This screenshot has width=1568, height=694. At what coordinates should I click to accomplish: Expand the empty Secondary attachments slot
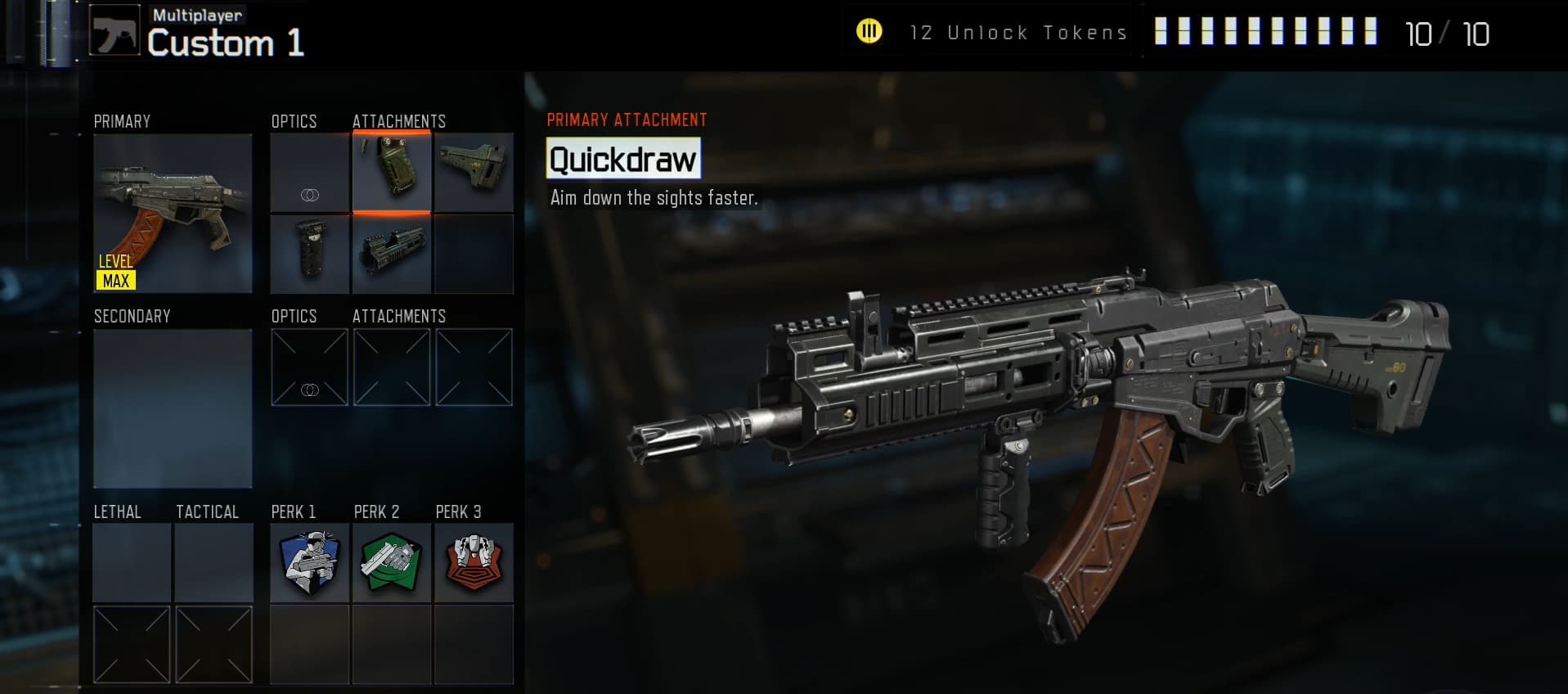click(391, 367)
